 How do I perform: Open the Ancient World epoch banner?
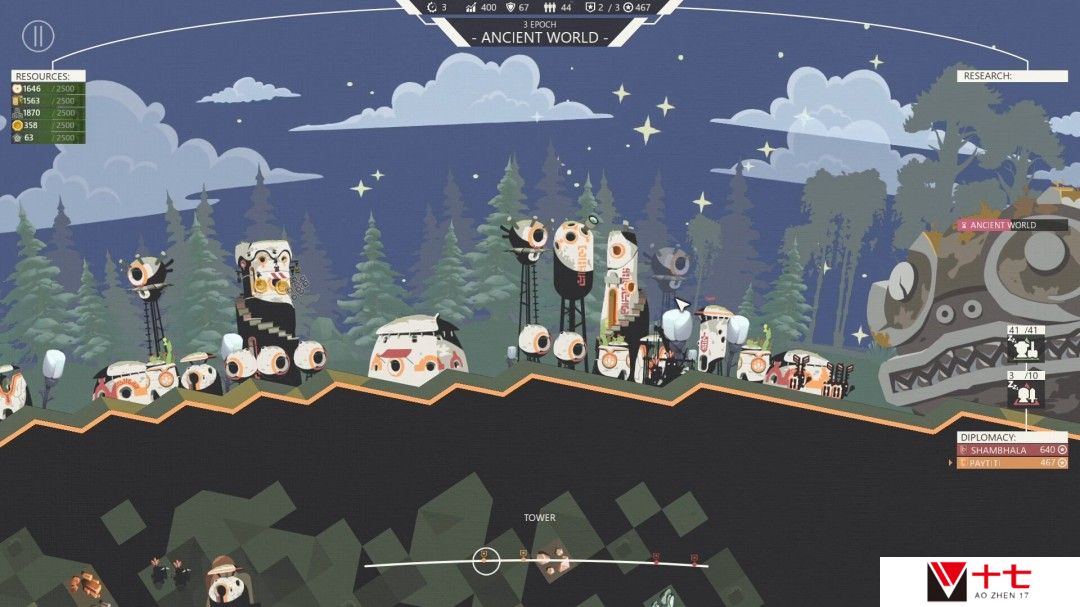tap(541, 37)
